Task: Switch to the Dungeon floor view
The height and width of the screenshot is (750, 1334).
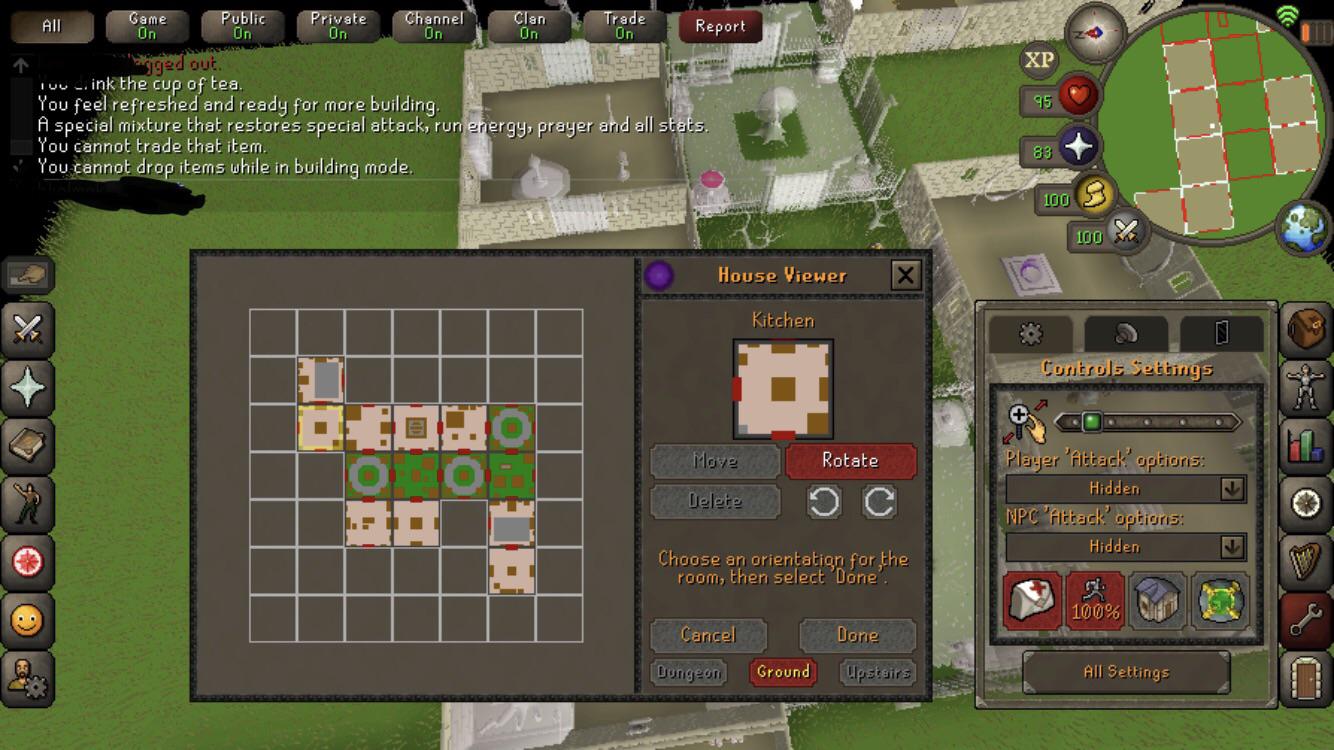Action: 689,672
